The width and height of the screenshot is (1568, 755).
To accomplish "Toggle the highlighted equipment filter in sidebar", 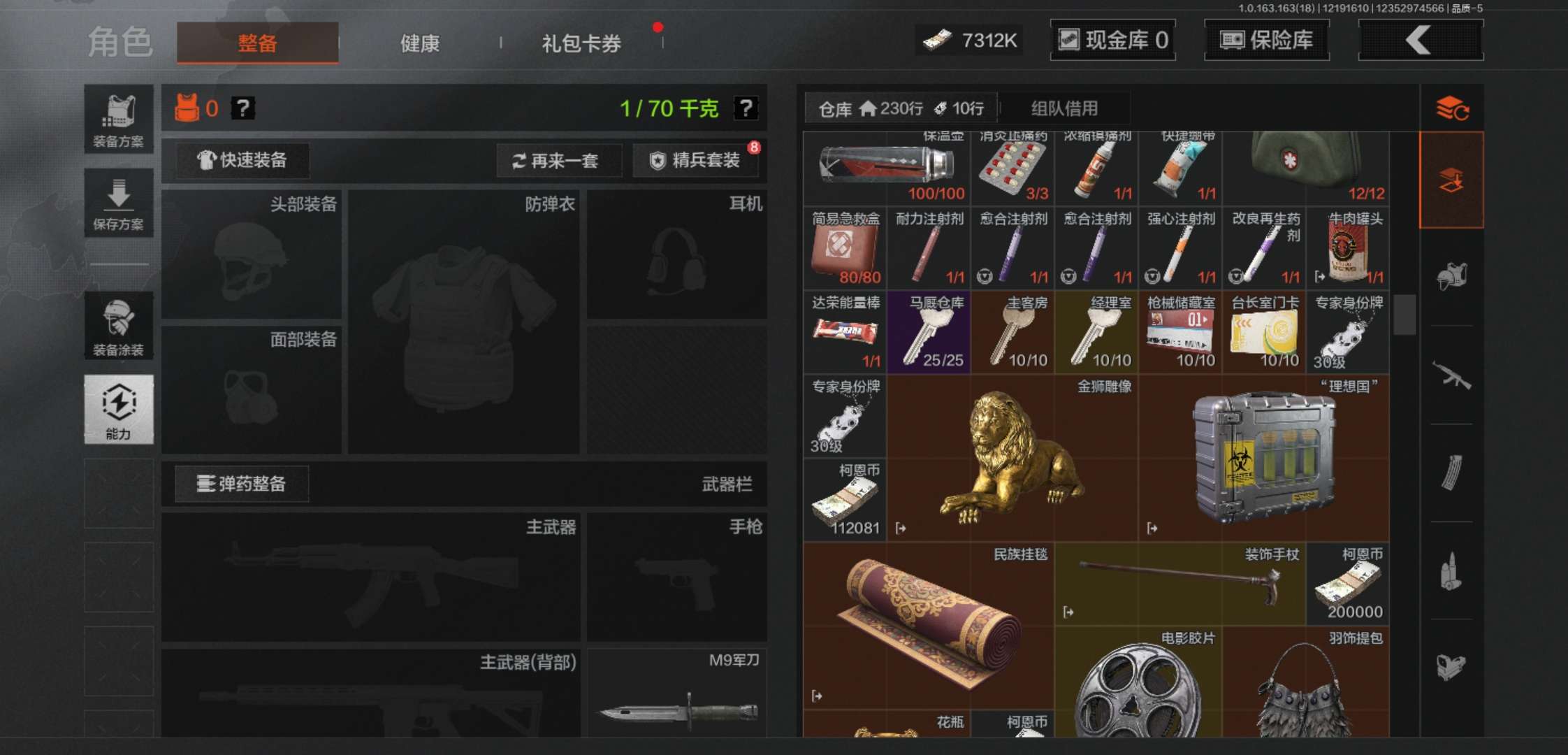I will tap(1451, 179).
